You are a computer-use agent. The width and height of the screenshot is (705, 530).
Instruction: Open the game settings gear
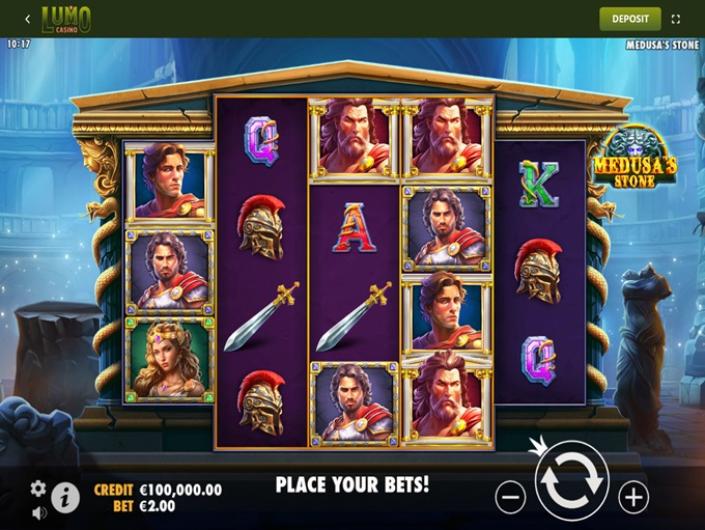38,488
